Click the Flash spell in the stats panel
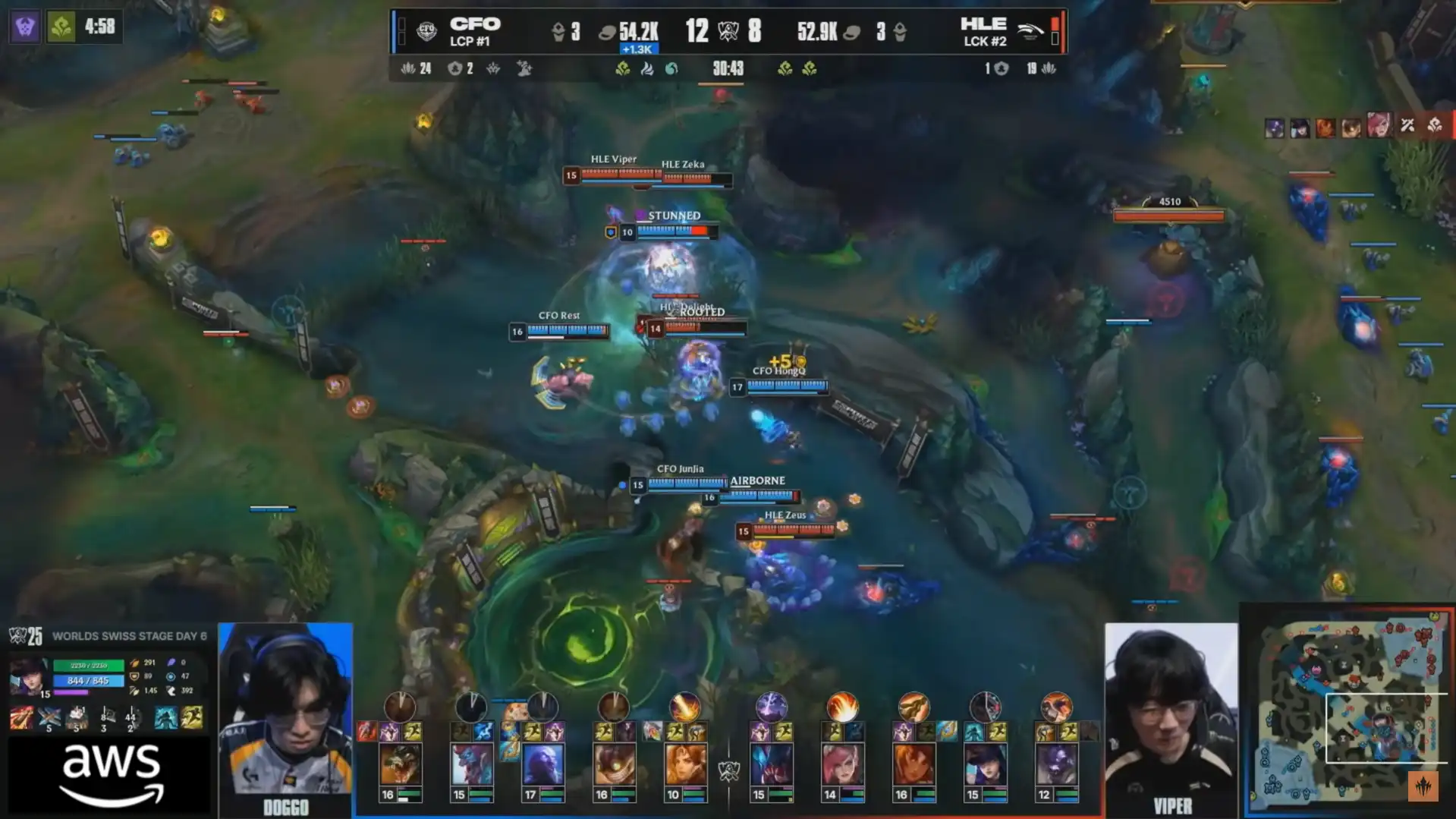1456x819 pixels. click(x=192, y=717)
